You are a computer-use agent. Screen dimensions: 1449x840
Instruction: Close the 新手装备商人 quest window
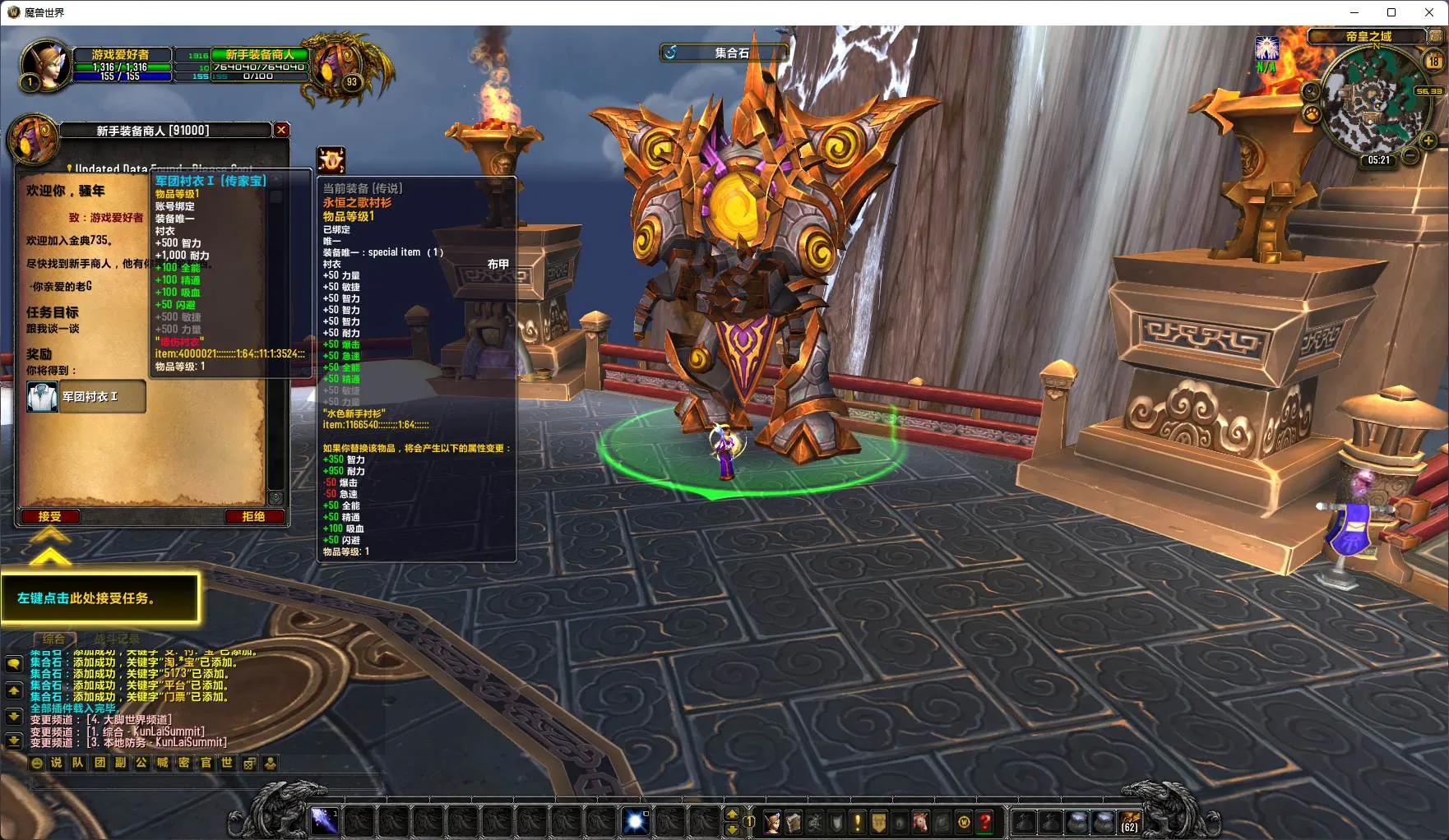coord(281,130)
